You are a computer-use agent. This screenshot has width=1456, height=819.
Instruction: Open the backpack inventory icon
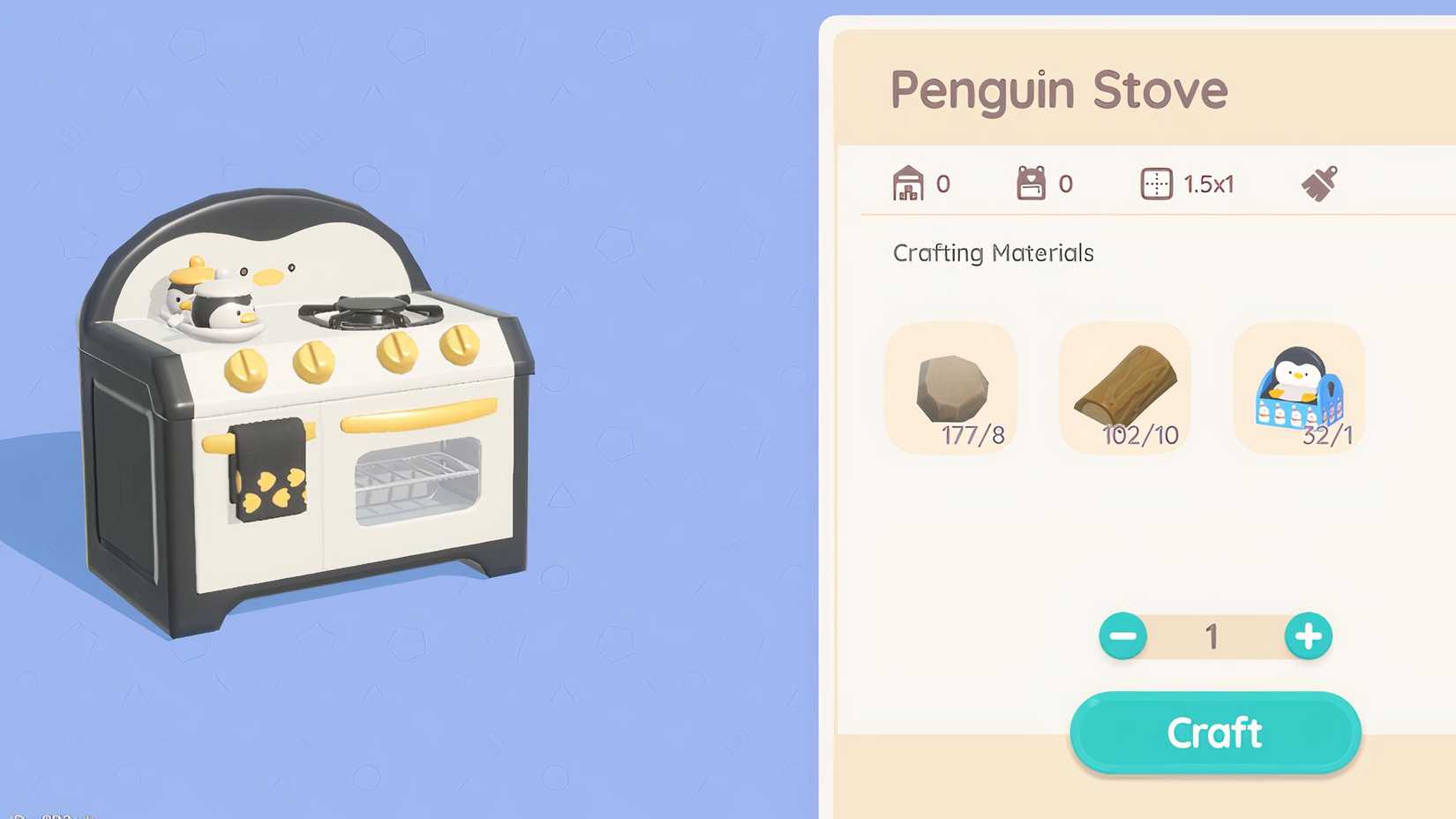1032,184
